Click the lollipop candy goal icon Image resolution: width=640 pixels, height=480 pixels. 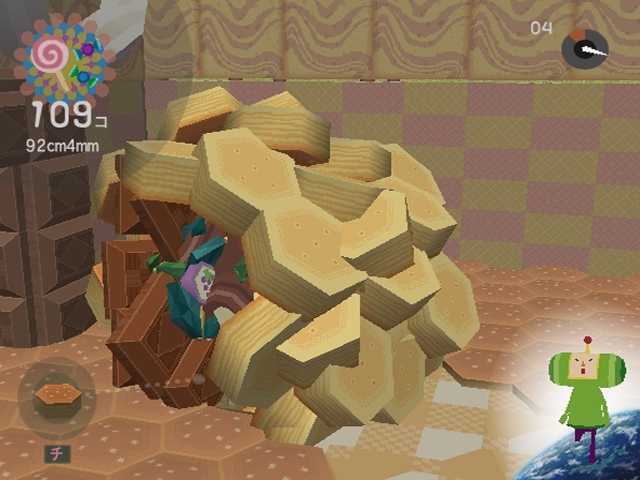[63, 56]
